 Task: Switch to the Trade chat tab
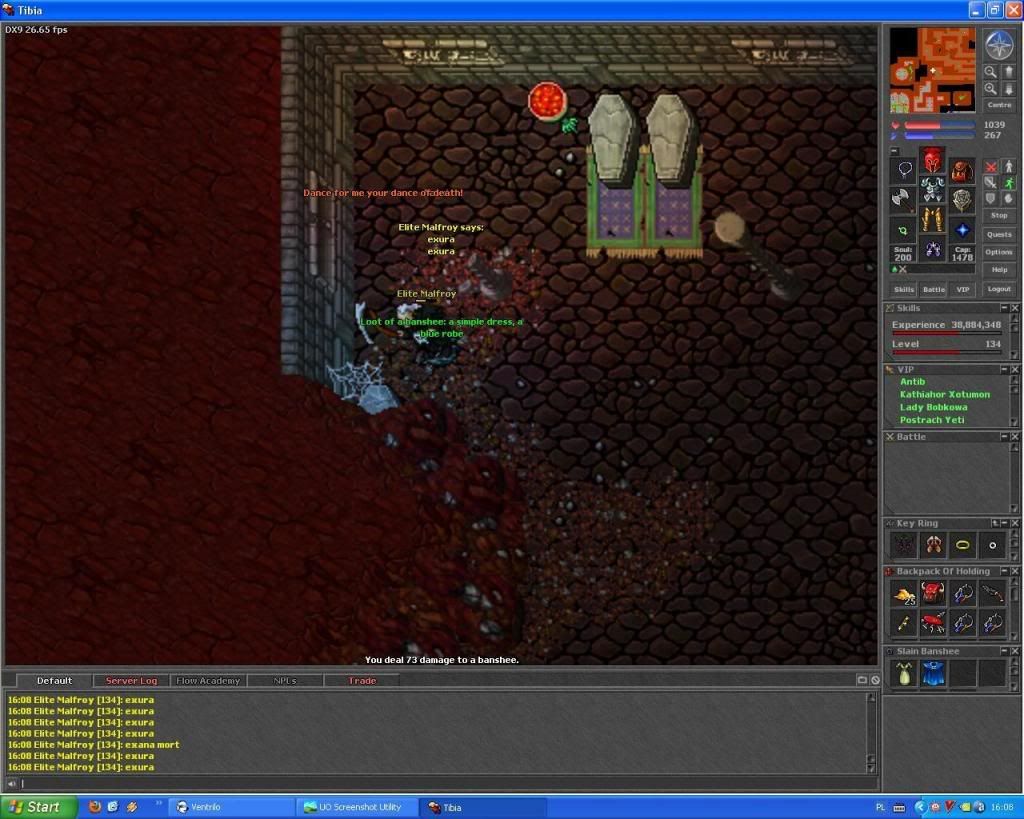362,681
